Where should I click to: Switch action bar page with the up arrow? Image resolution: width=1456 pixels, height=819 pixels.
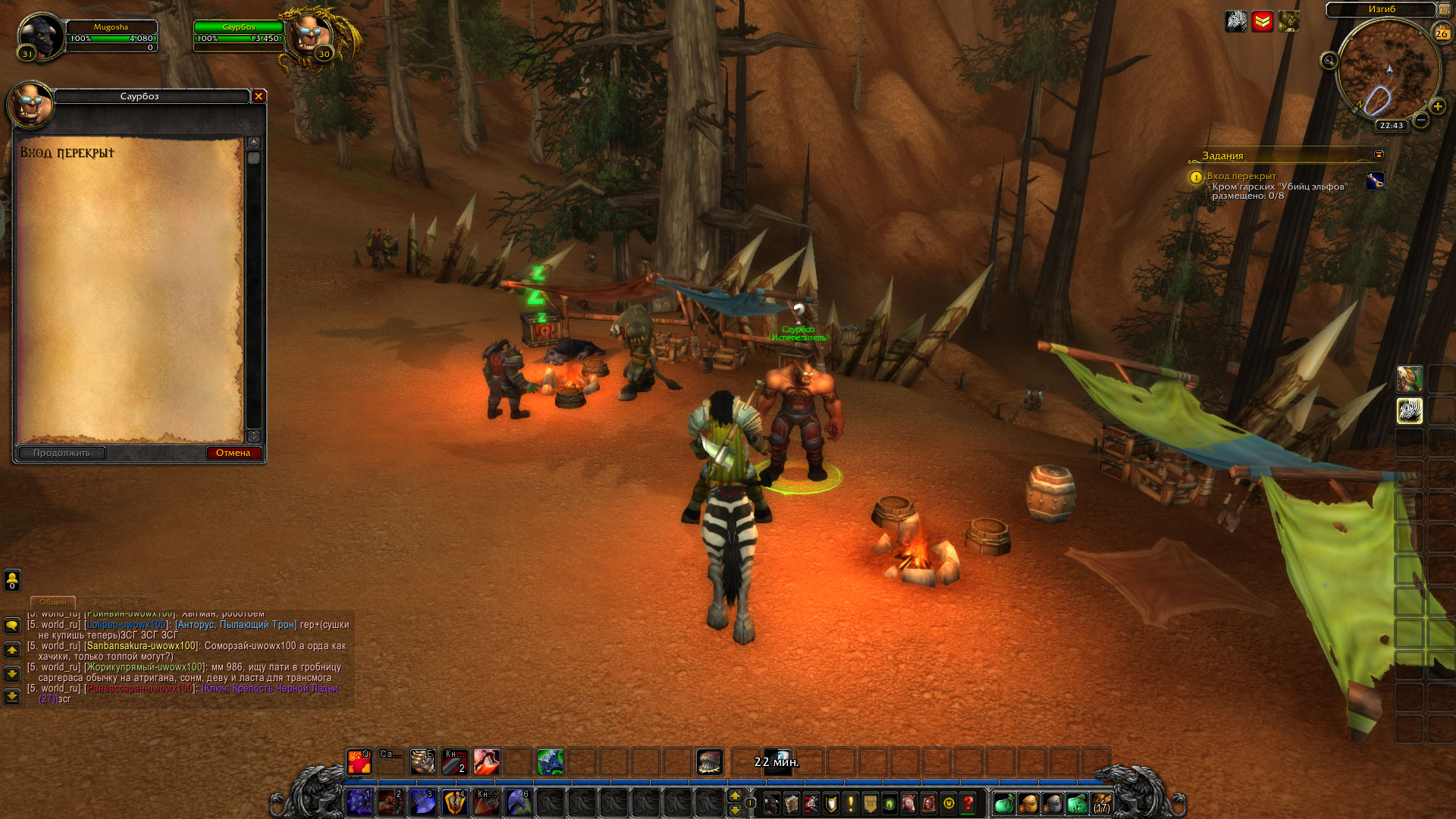(x=734, y=795)
